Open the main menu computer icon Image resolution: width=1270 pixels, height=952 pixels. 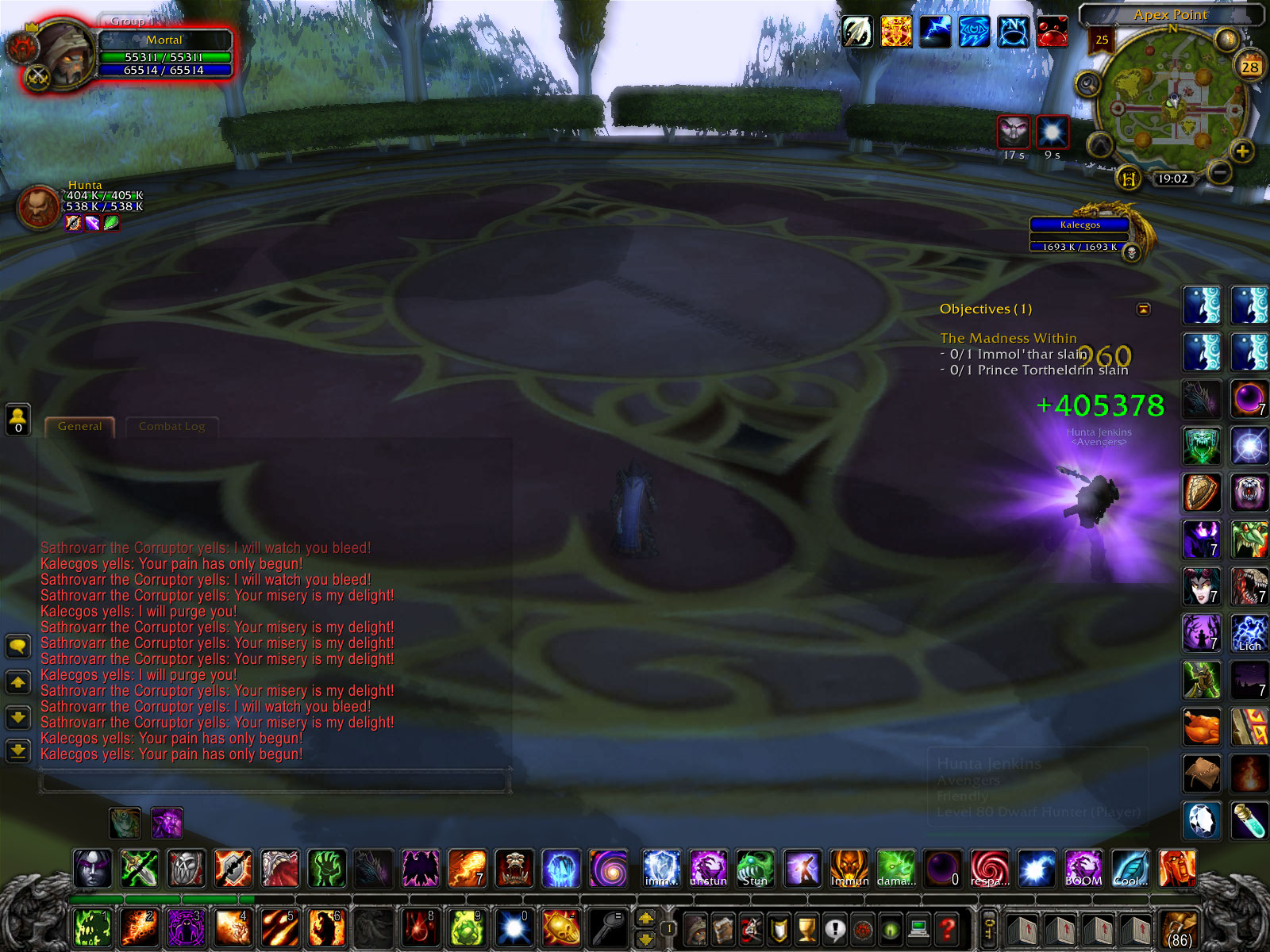[918, 927]
